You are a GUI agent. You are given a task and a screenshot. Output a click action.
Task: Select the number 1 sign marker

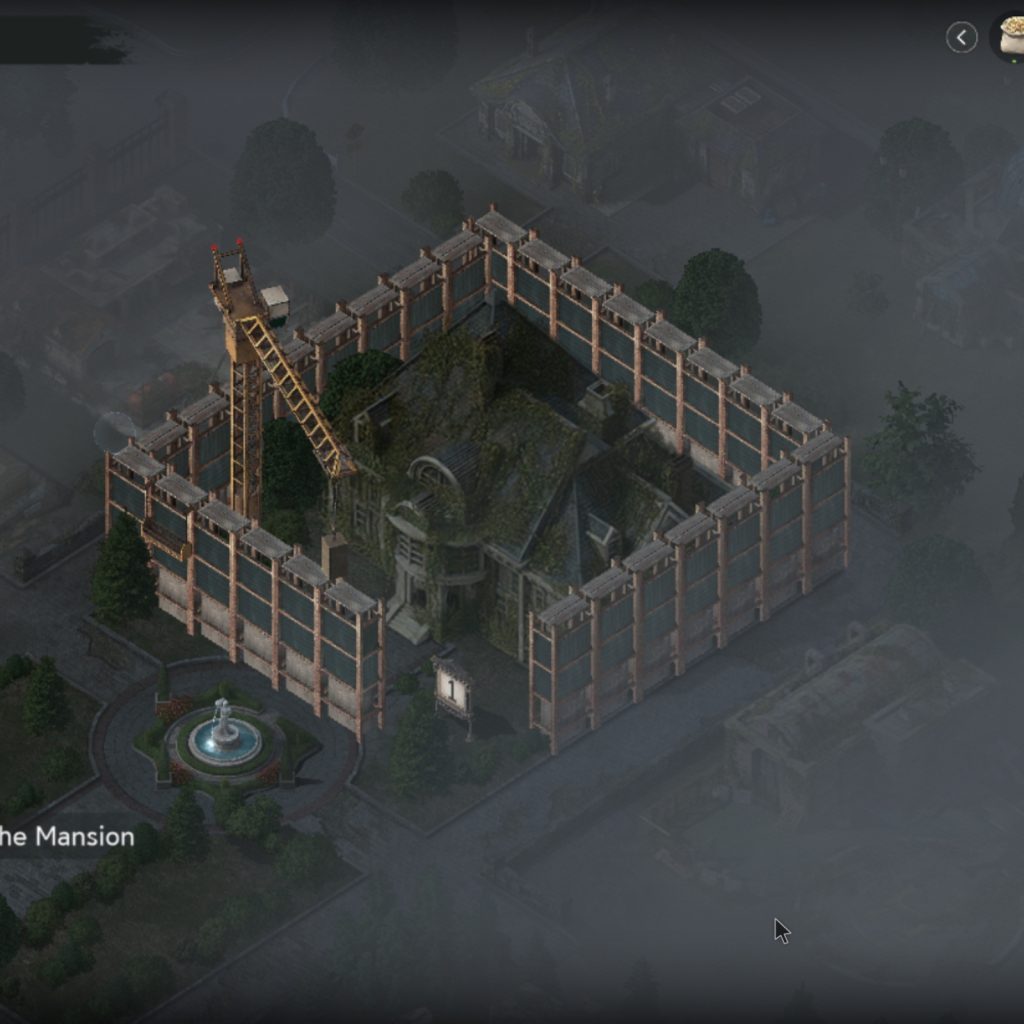(452, 689)
